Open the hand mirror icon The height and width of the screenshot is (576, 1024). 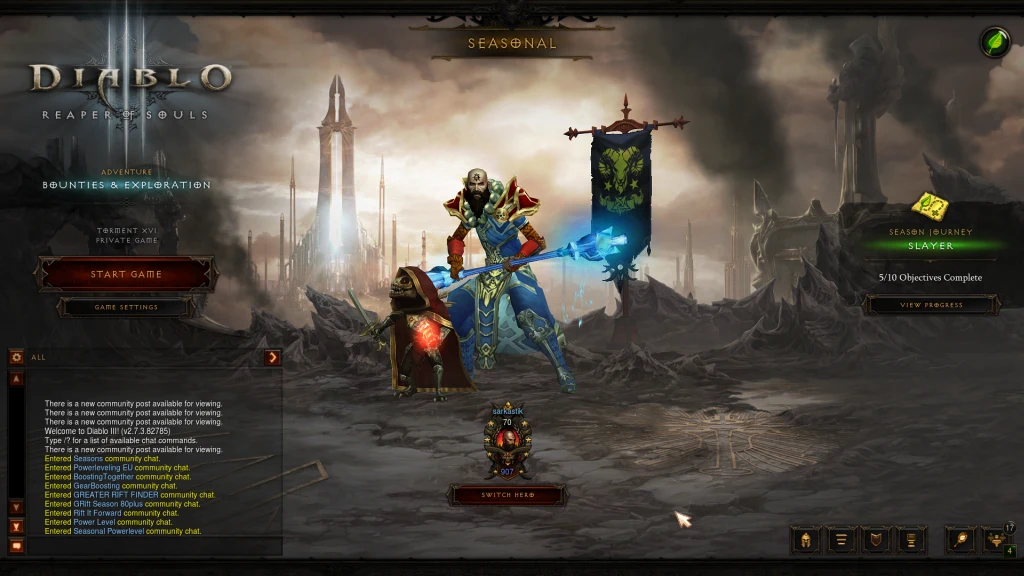pyautogui.click(x=961, y=540)
